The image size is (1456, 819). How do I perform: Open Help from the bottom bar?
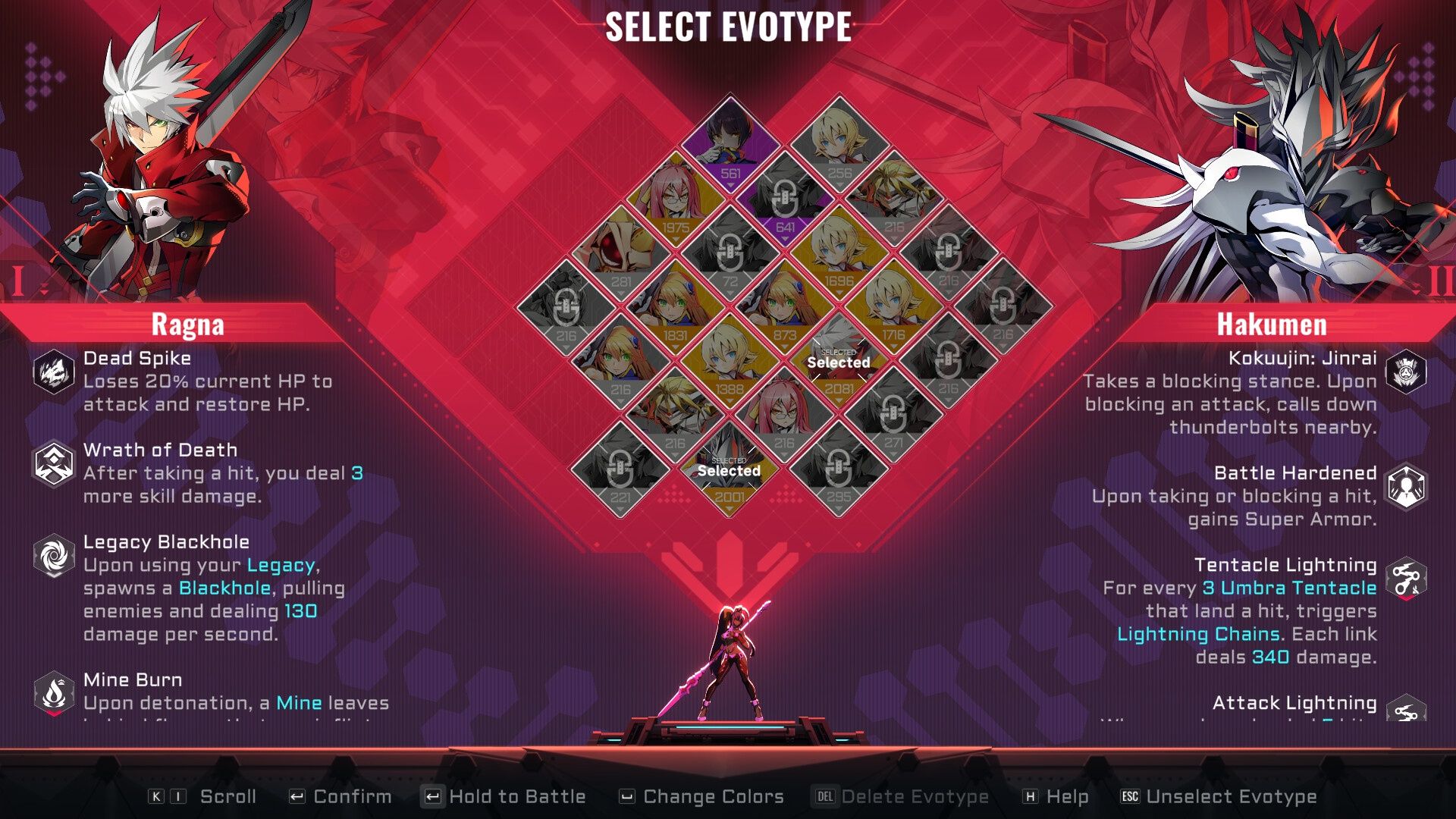click(x=1067, y=796)
